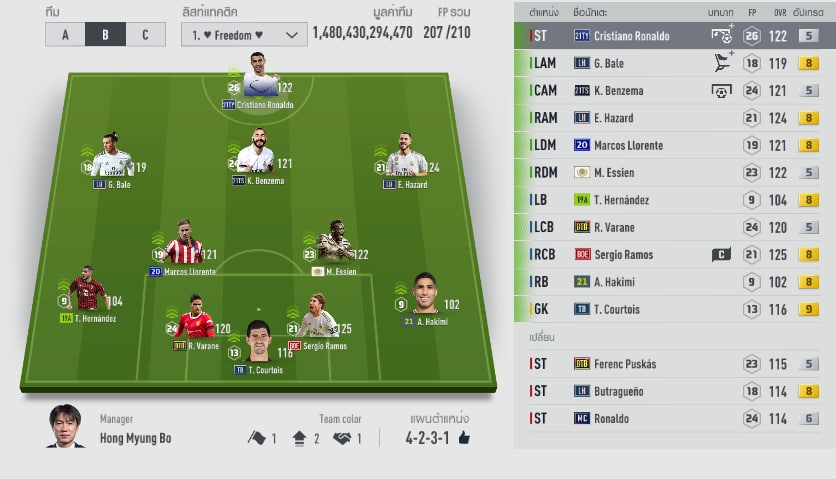Select Cristiano Ronaldo on the pitch

click(258, 78)
